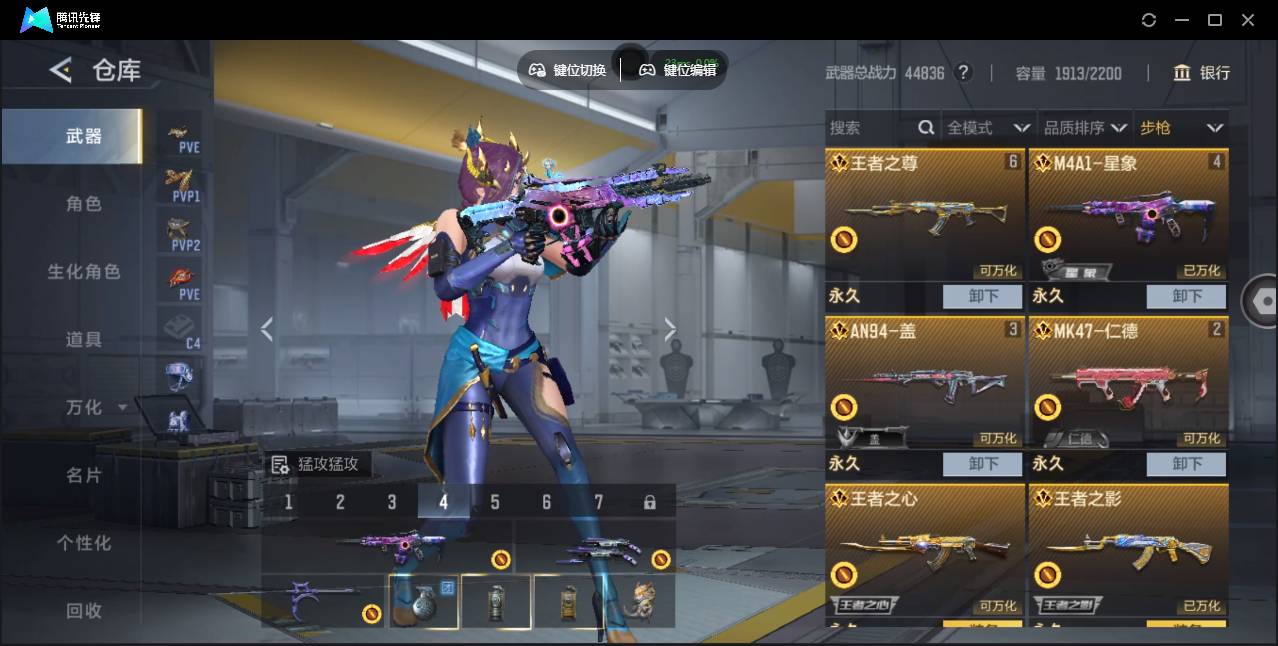Show next character view with right arrow

(x=670, y=329)
